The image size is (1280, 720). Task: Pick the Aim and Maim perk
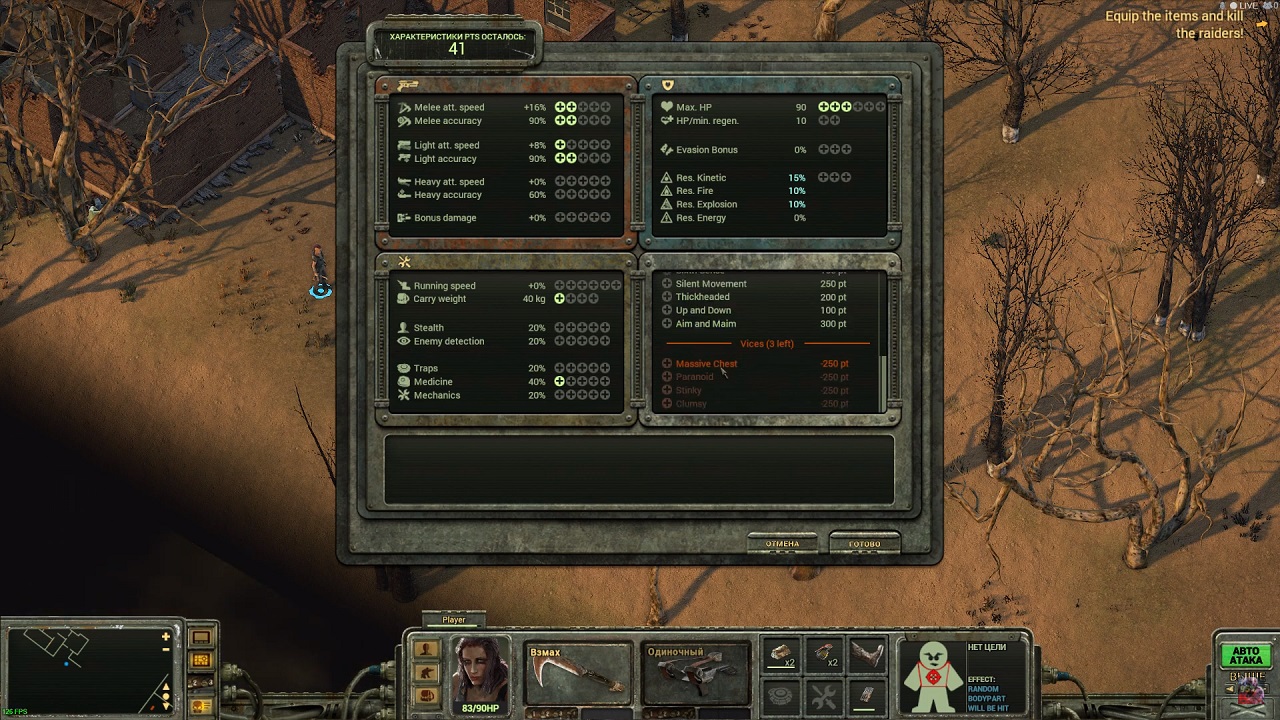[667, 324]
